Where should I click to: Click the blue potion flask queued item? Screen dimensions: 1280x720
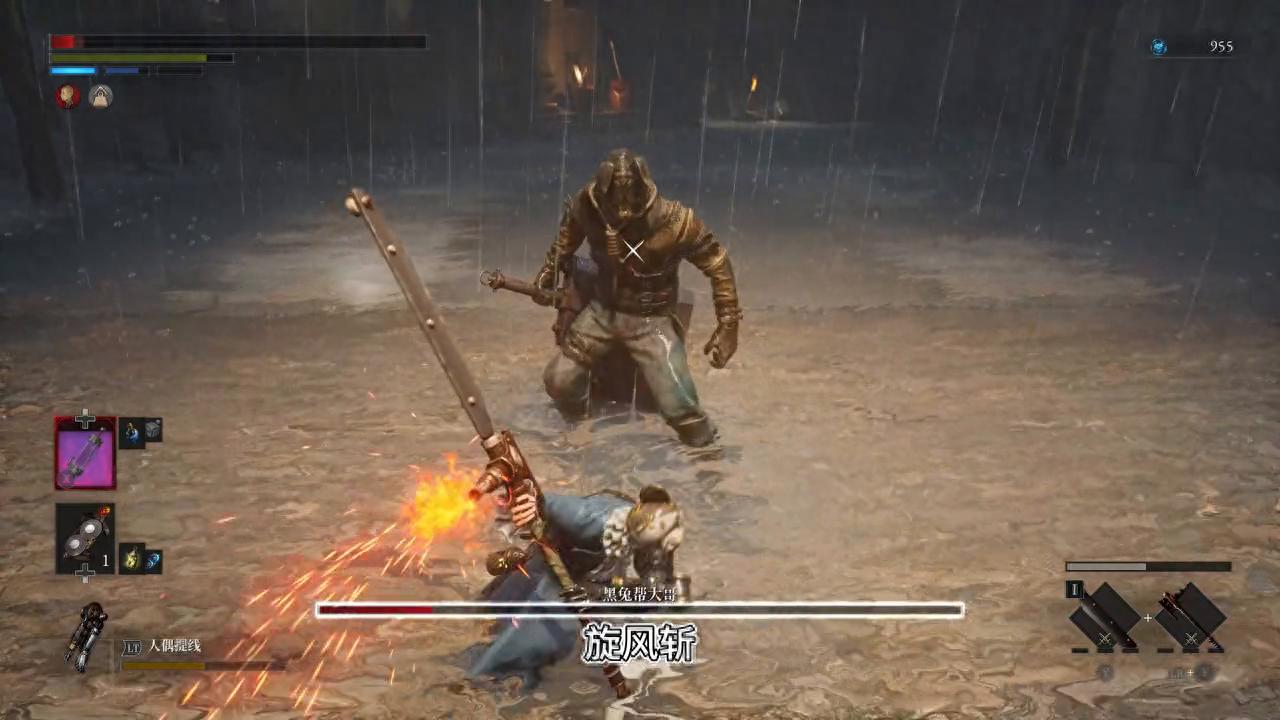(132, 433)
